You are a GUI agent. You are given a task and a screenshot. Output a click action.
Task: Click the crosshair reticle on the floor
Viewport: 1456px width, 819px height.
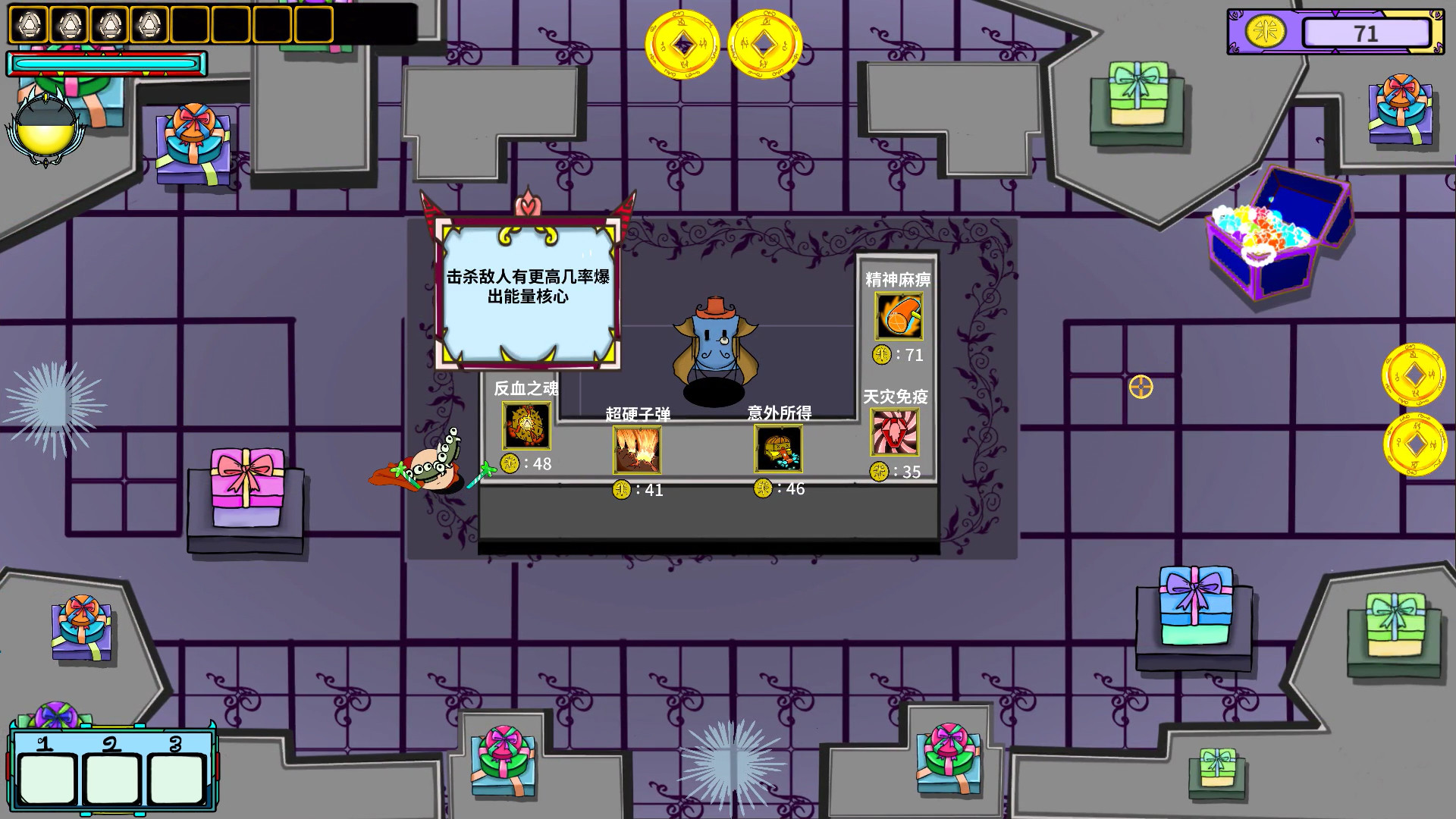(1139, 388)
